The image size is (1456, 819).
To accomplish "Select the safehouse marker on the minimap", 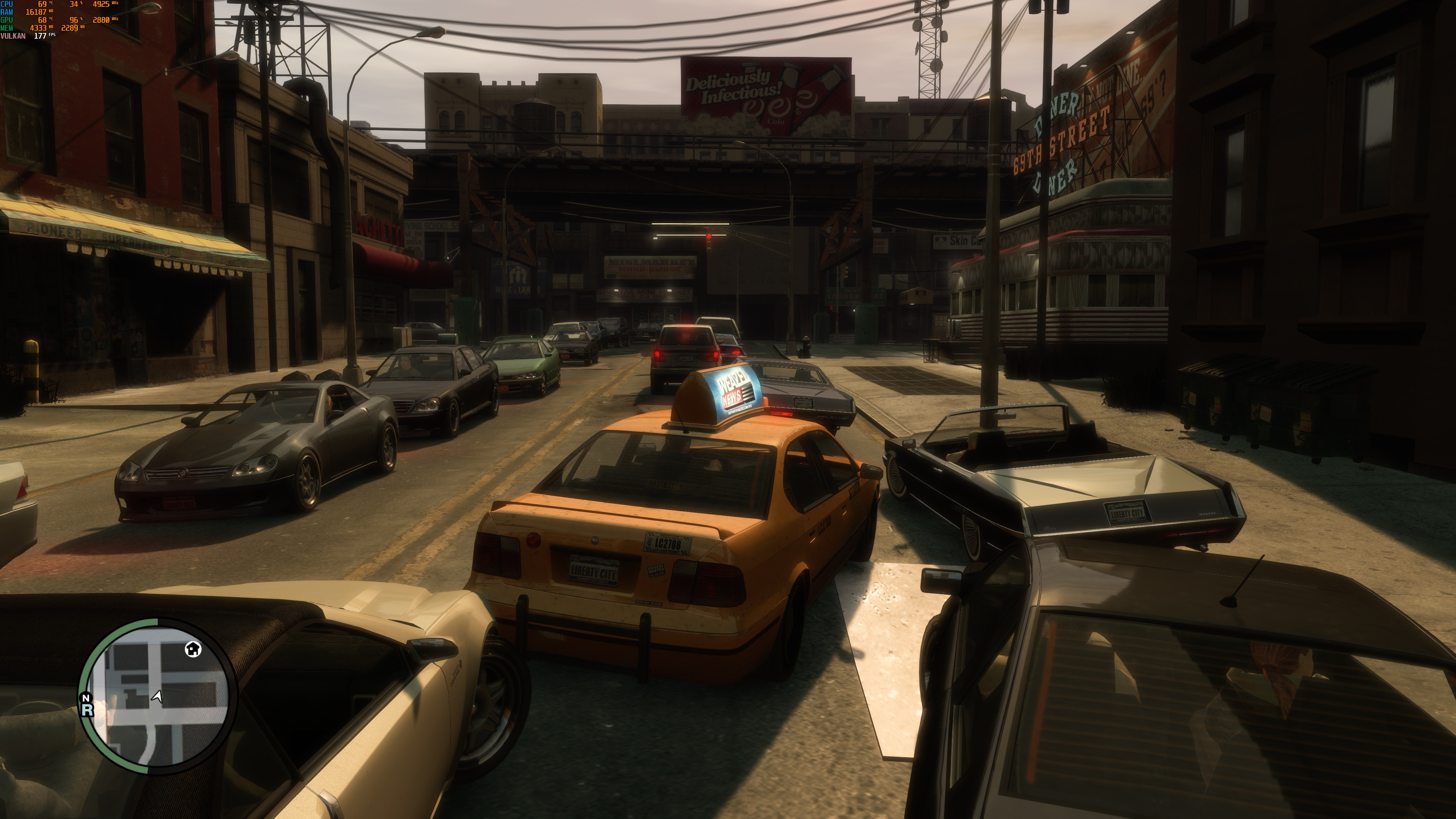I will tap(193, 649).
